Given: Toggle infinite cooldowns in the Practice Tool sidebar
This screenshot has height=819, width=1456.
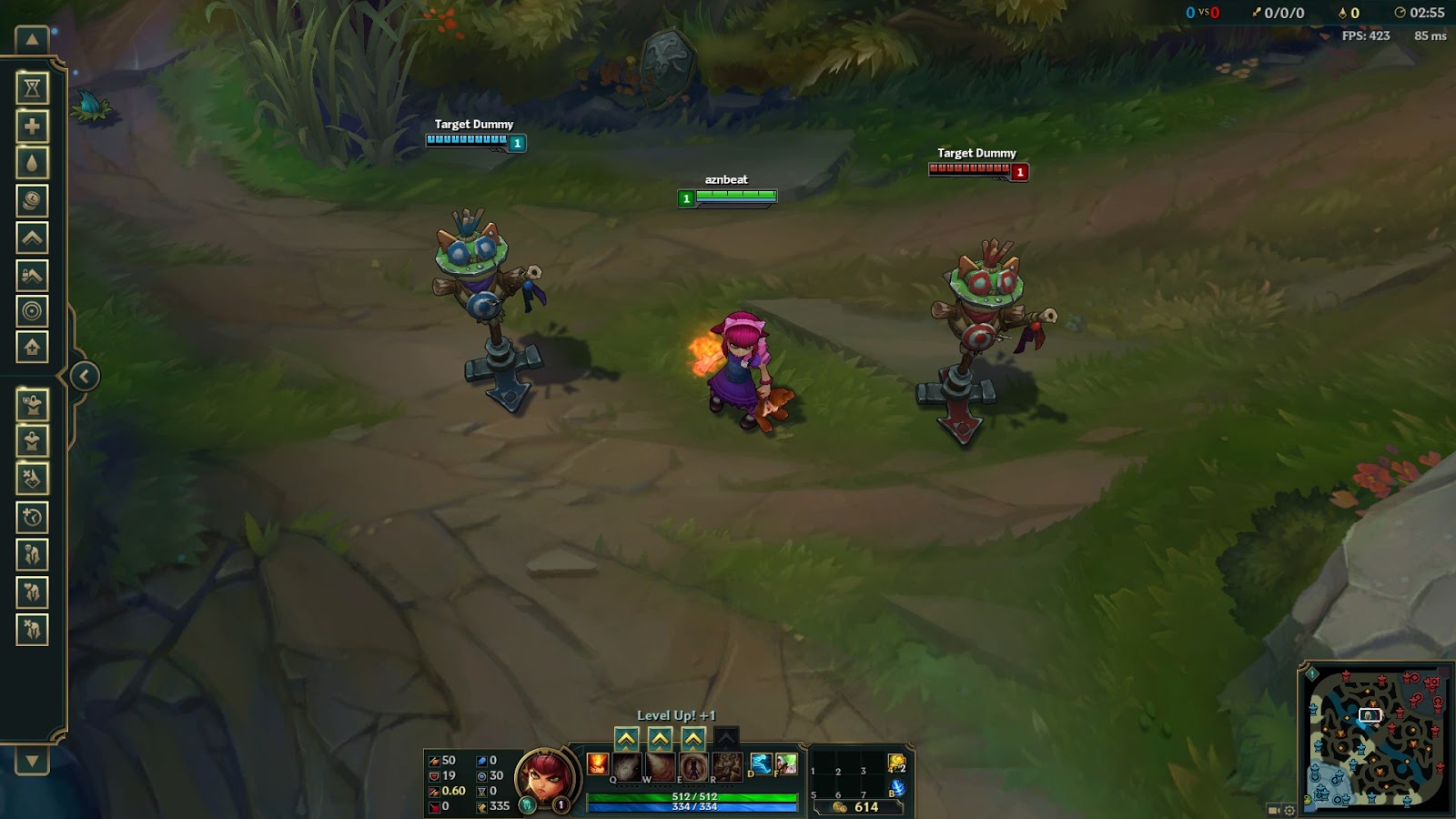Looking at the screenshot, I should coord(32,86).
